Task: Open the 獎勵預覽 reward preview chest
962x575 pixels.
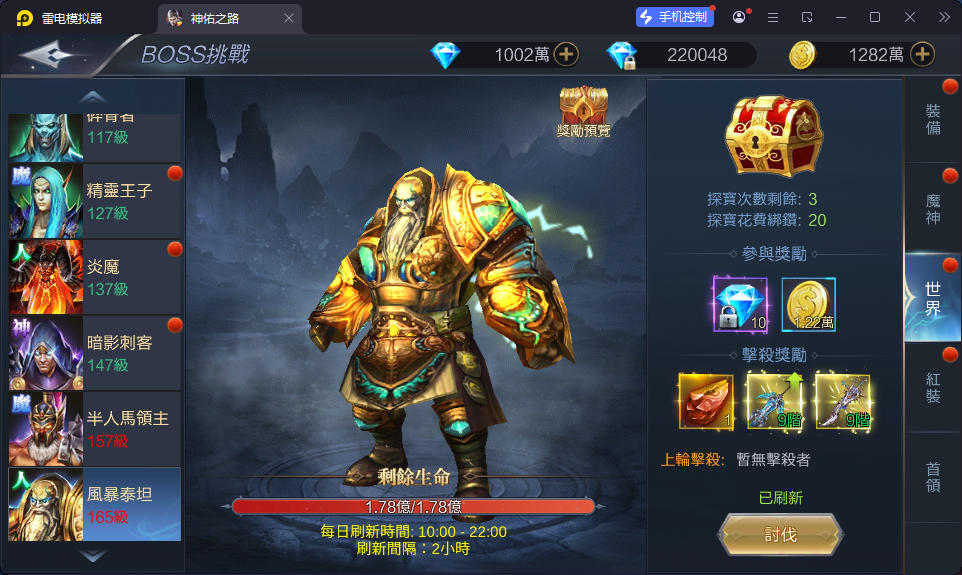Action: 583,110
